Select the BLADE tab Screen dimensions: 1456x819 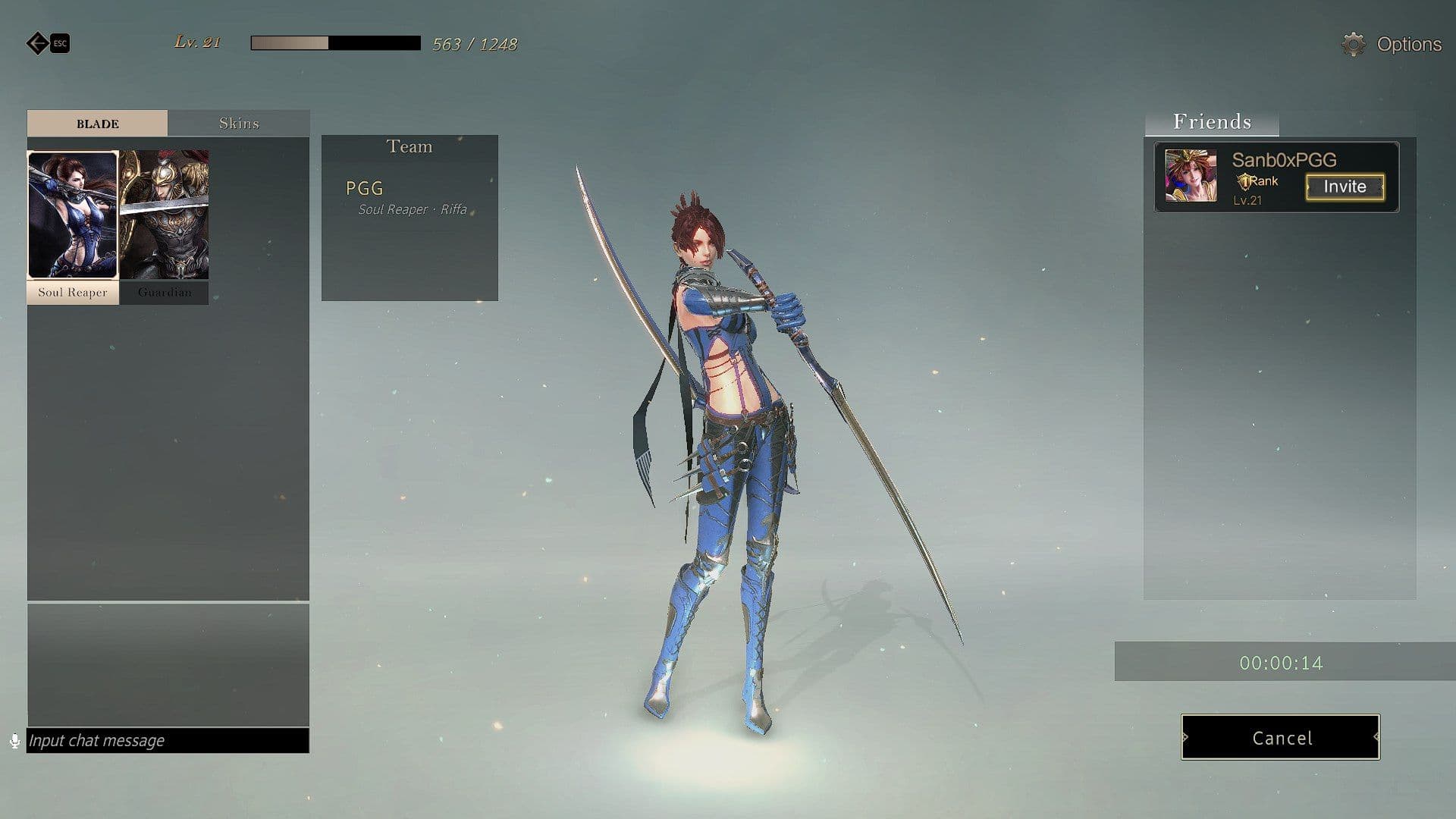click(97, 124)
